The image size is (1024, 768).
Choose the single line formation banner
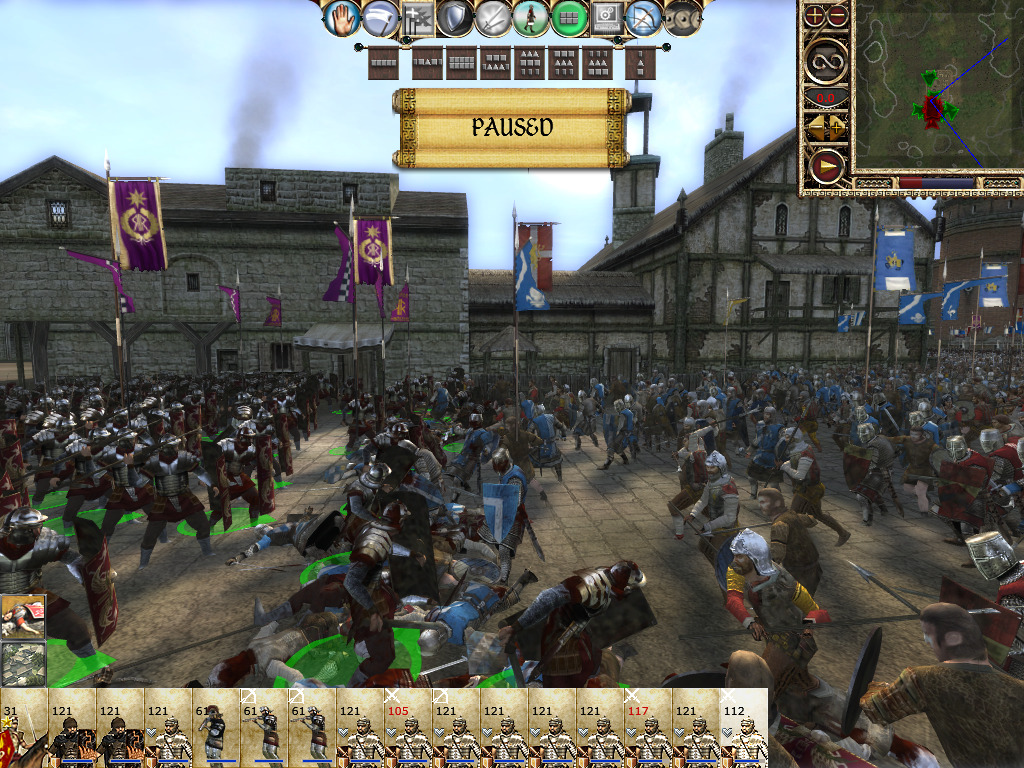(x=384, y=63)
